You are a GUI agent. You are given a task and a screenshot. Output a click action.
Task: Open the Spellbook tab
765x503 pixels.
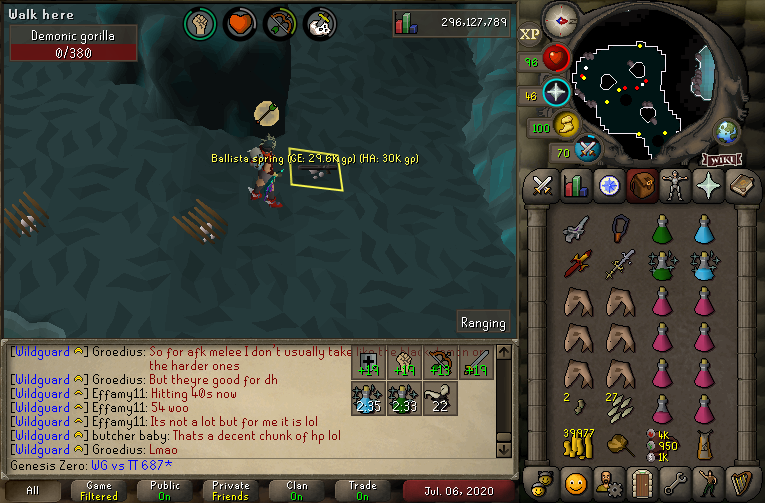(x=741, y=186)
